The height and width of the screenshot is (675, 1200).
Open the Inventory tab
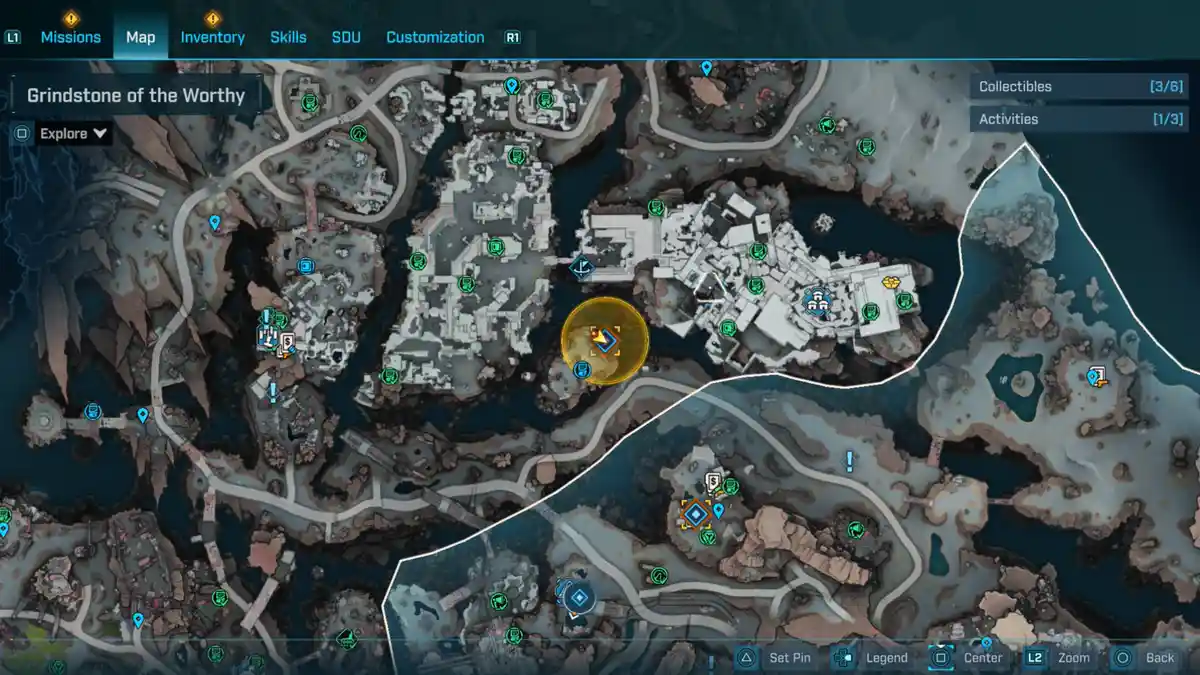tap(212, 37)
